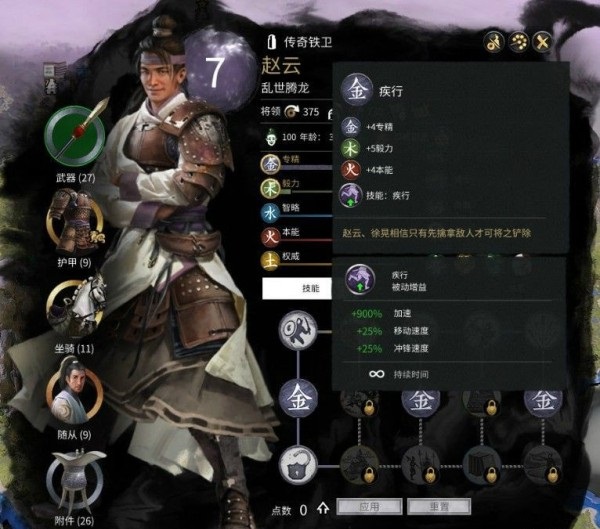This screenshot has width=600, height=529.
Task: Select the shouting figure skill node
Action: pyautogui.click(x=299, y=327)
